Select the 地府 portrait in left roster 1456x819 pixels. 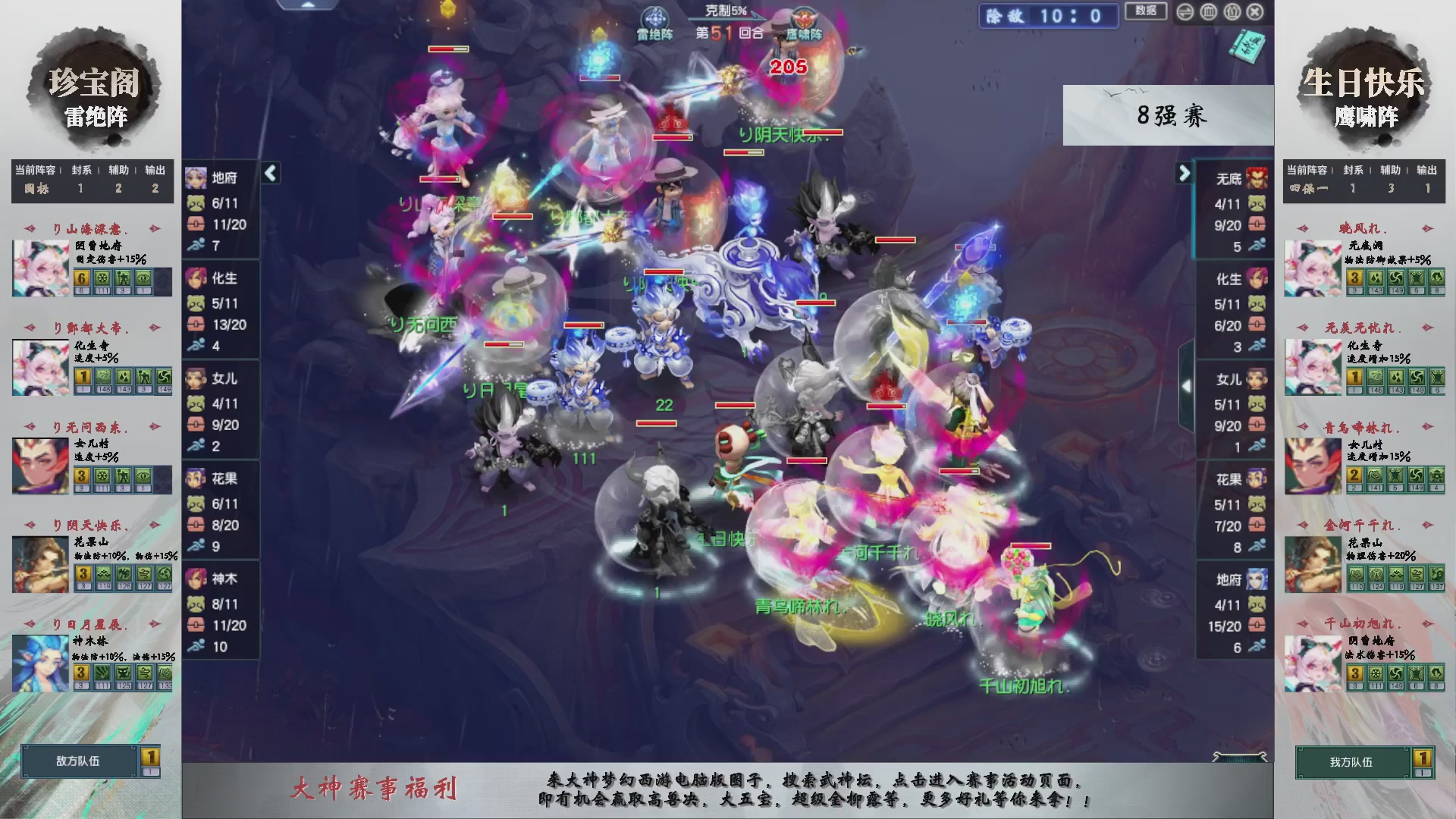tap(196, 177)
